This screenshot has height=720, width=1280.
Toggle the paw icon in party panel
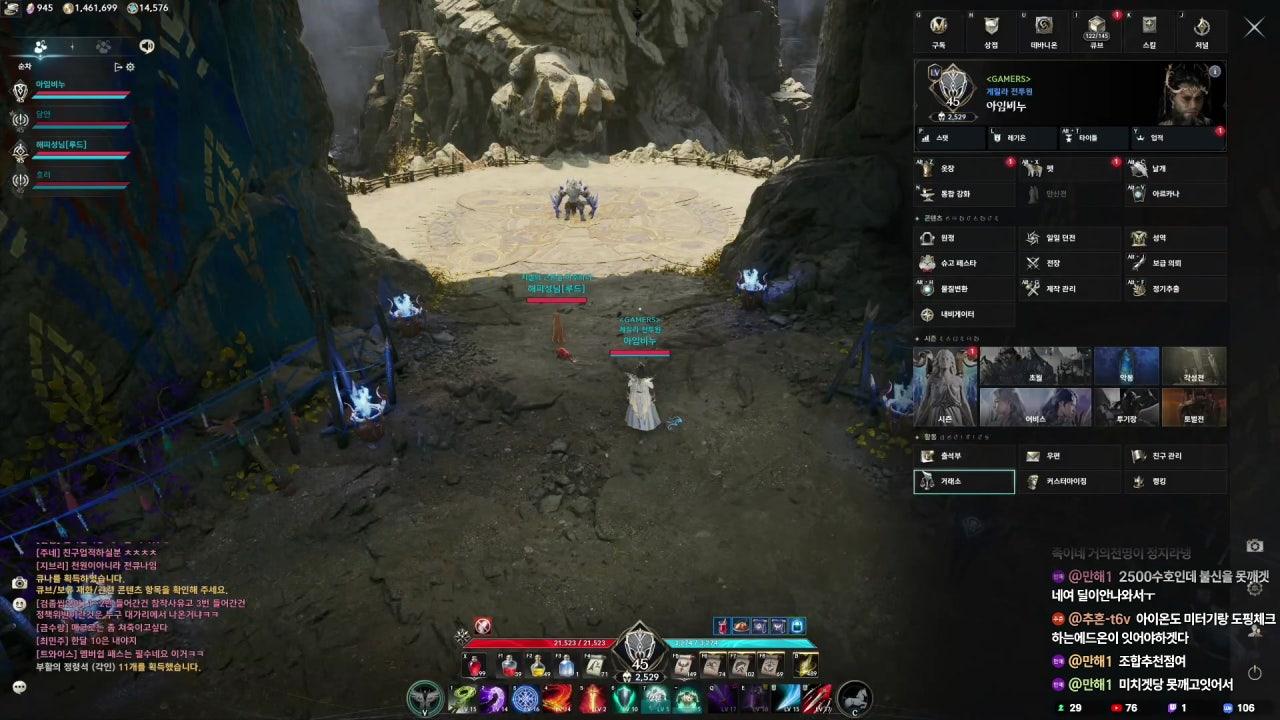coord(103,46)
